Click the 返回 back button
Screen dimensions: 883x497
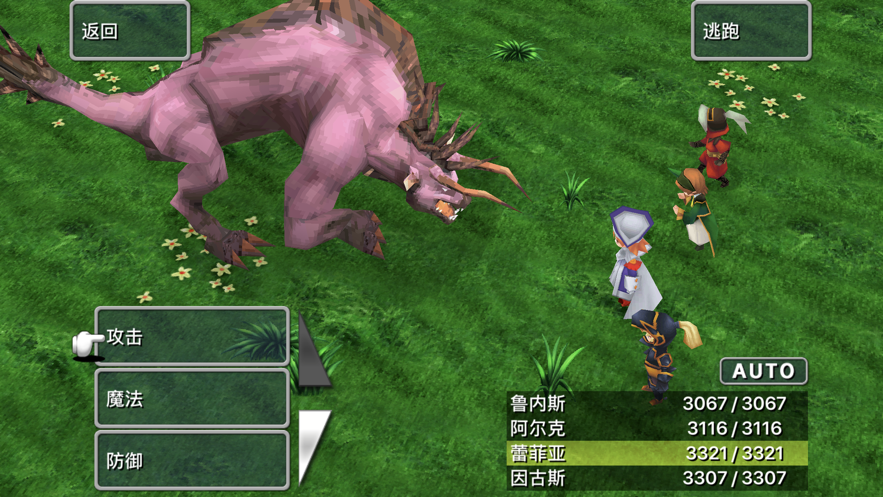point(130,31)
